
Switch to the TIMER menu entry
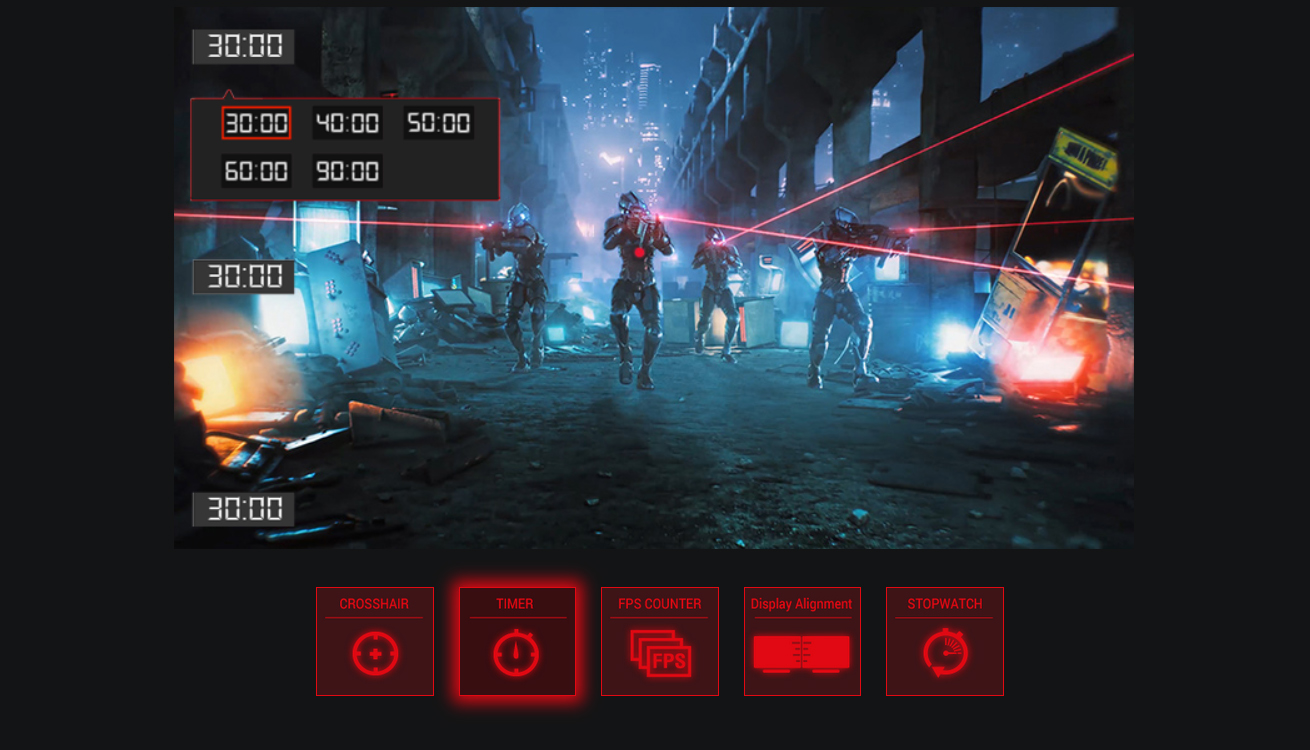[x=517, y=603]
